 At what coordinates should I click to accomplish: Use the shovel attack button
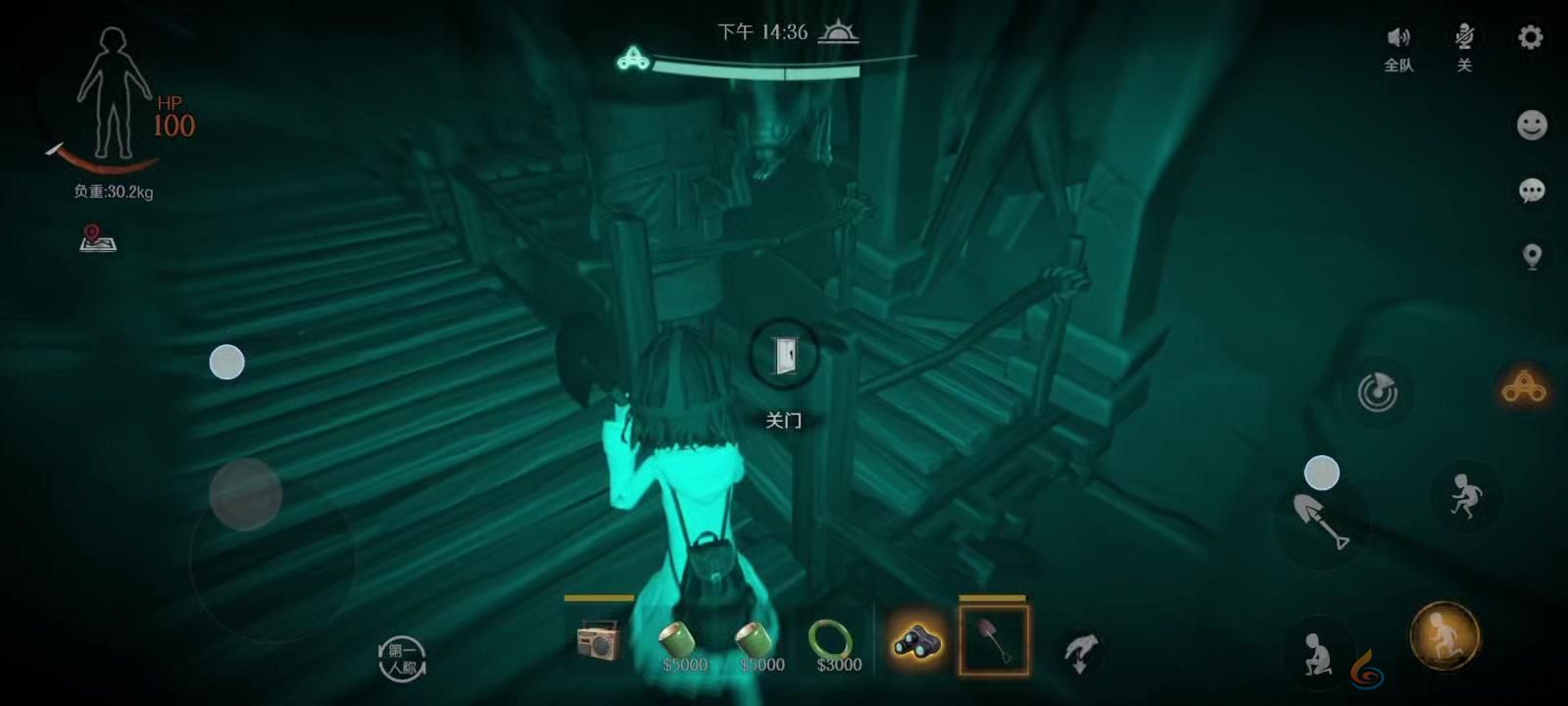tap(1320, 520)
